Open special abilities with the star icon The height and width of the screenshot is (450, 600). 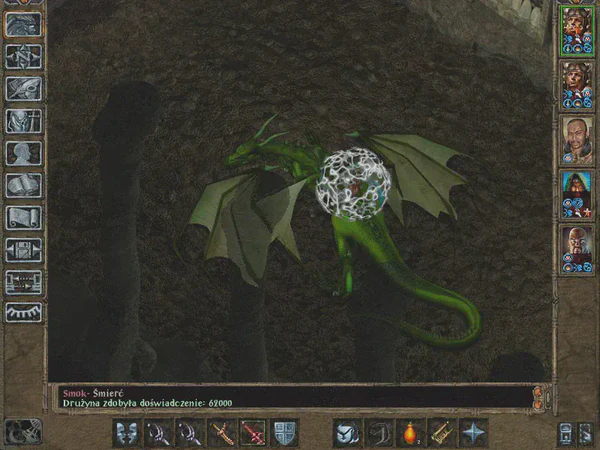point(472,432)
